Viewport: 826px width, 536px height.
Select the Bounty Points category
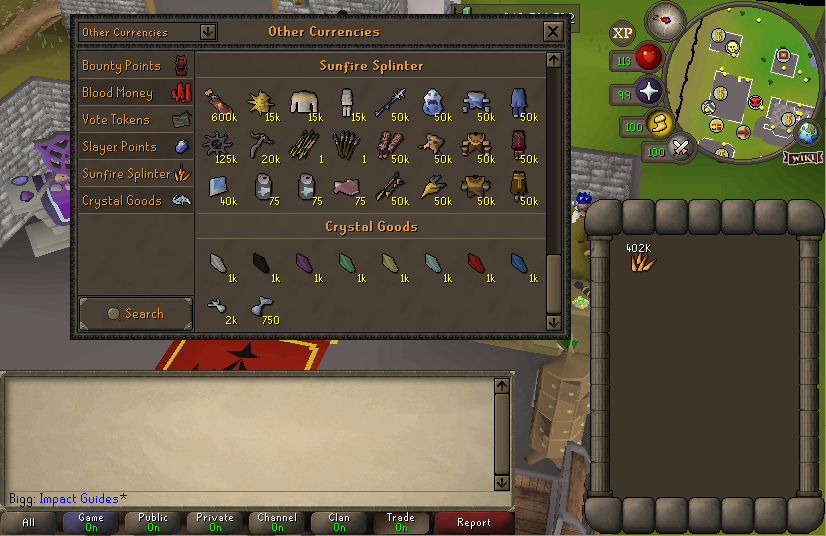[135, 66]
